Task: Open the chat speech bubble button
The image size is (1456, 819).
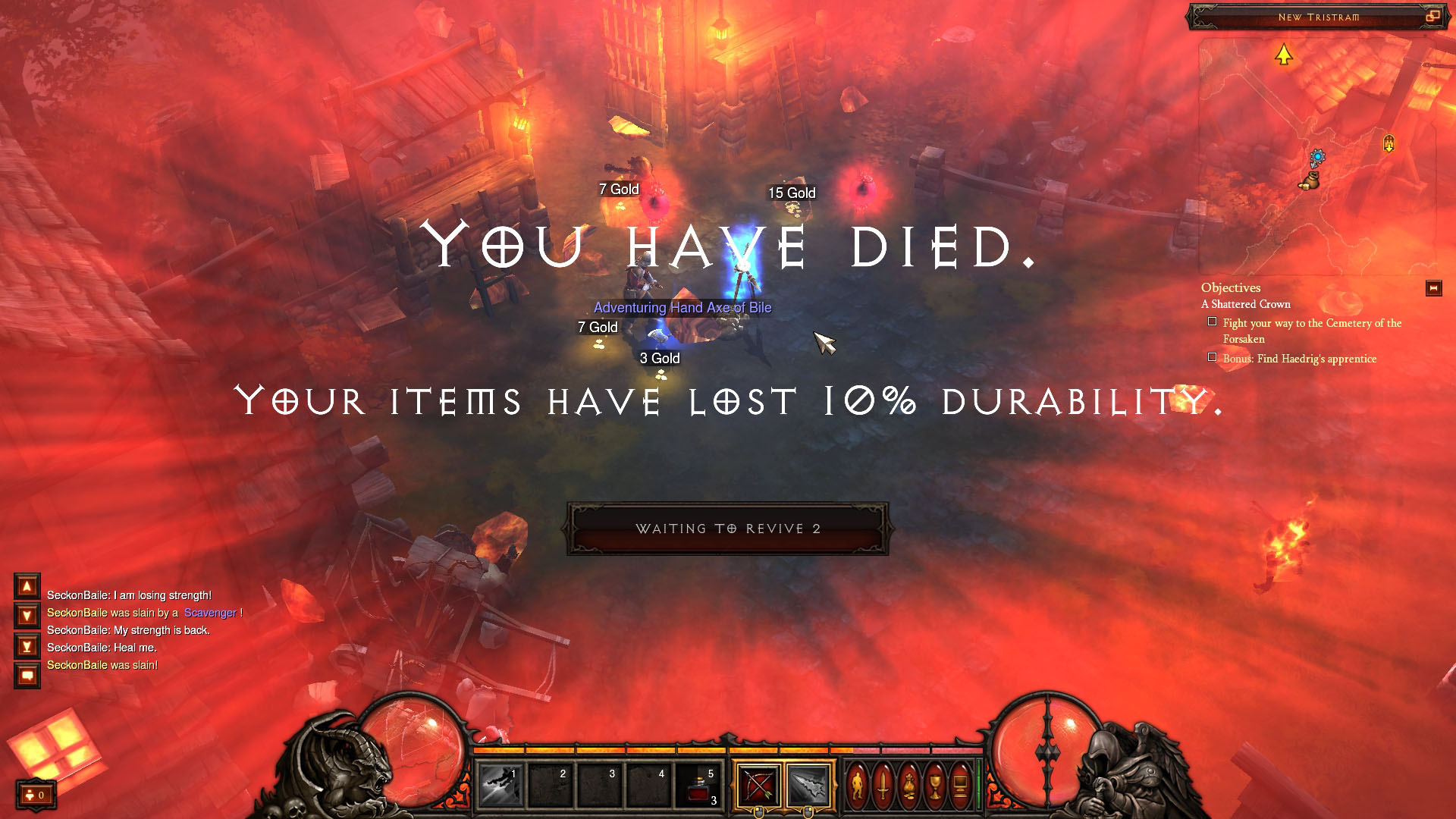Action: coord(27,675)
